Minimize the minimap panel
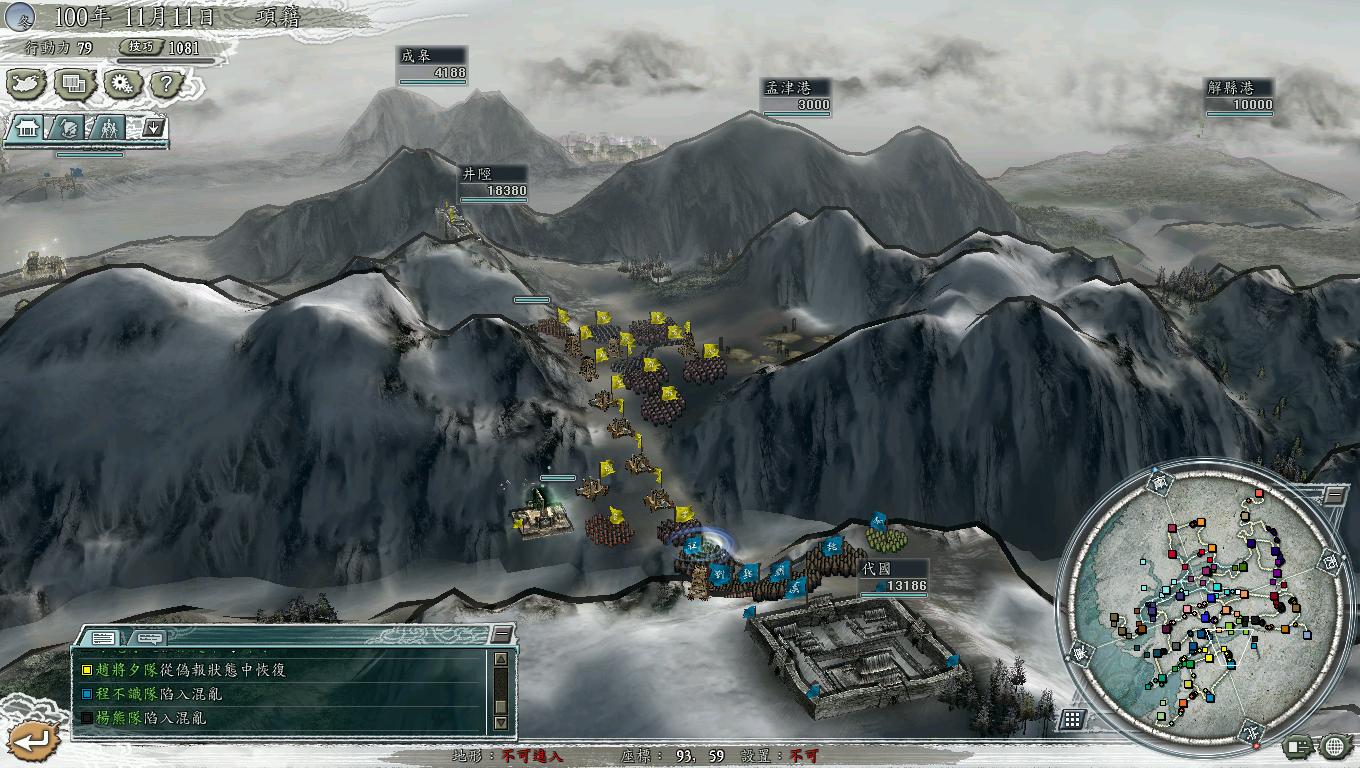This screenshot has width=1360, height=768. [1333, 495]
